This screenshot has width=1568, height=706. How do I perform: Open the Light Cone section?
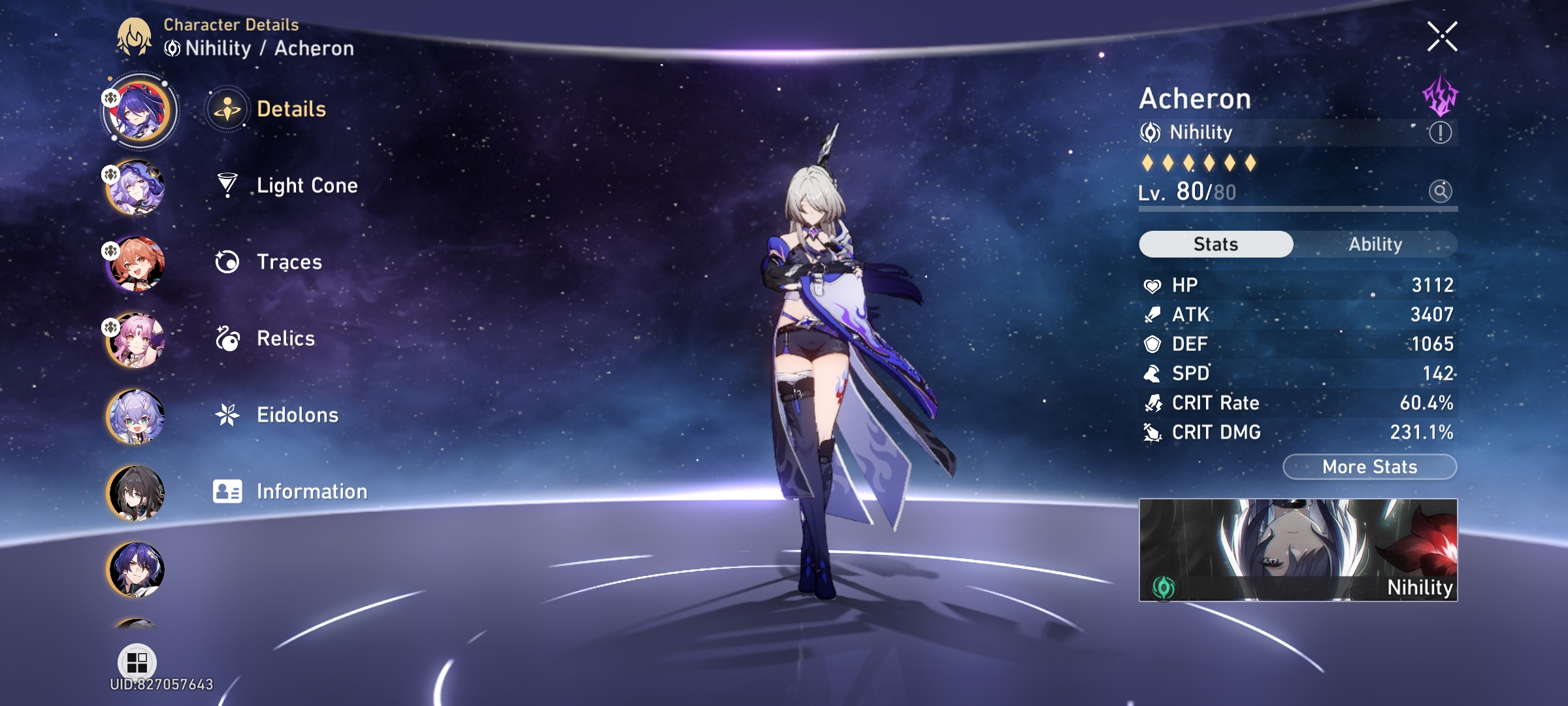pos(306,185)
